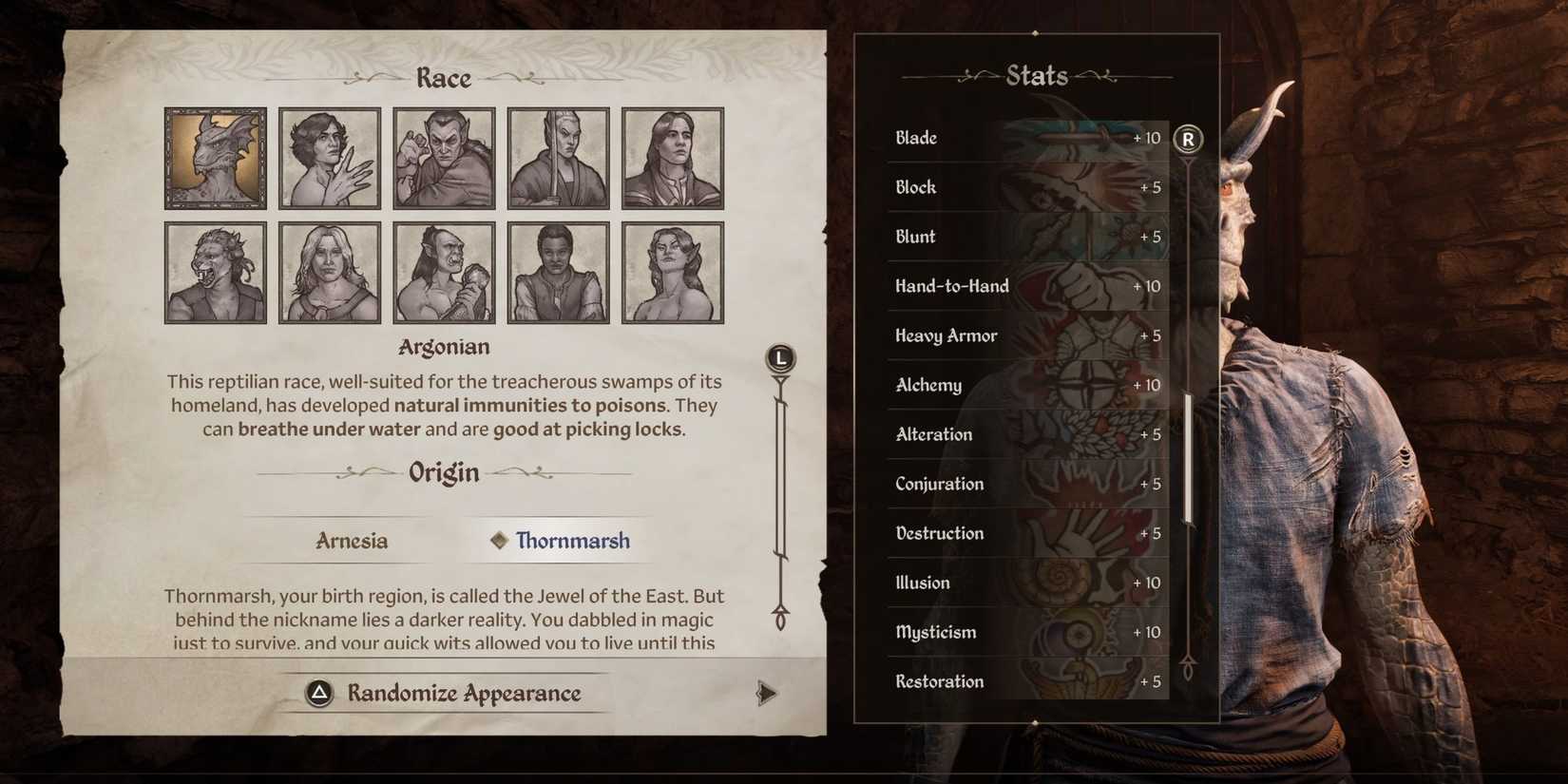1568x784 pixels.
Task: Switch to the Arnesia origin option
Action: click(x=352, y=541)
